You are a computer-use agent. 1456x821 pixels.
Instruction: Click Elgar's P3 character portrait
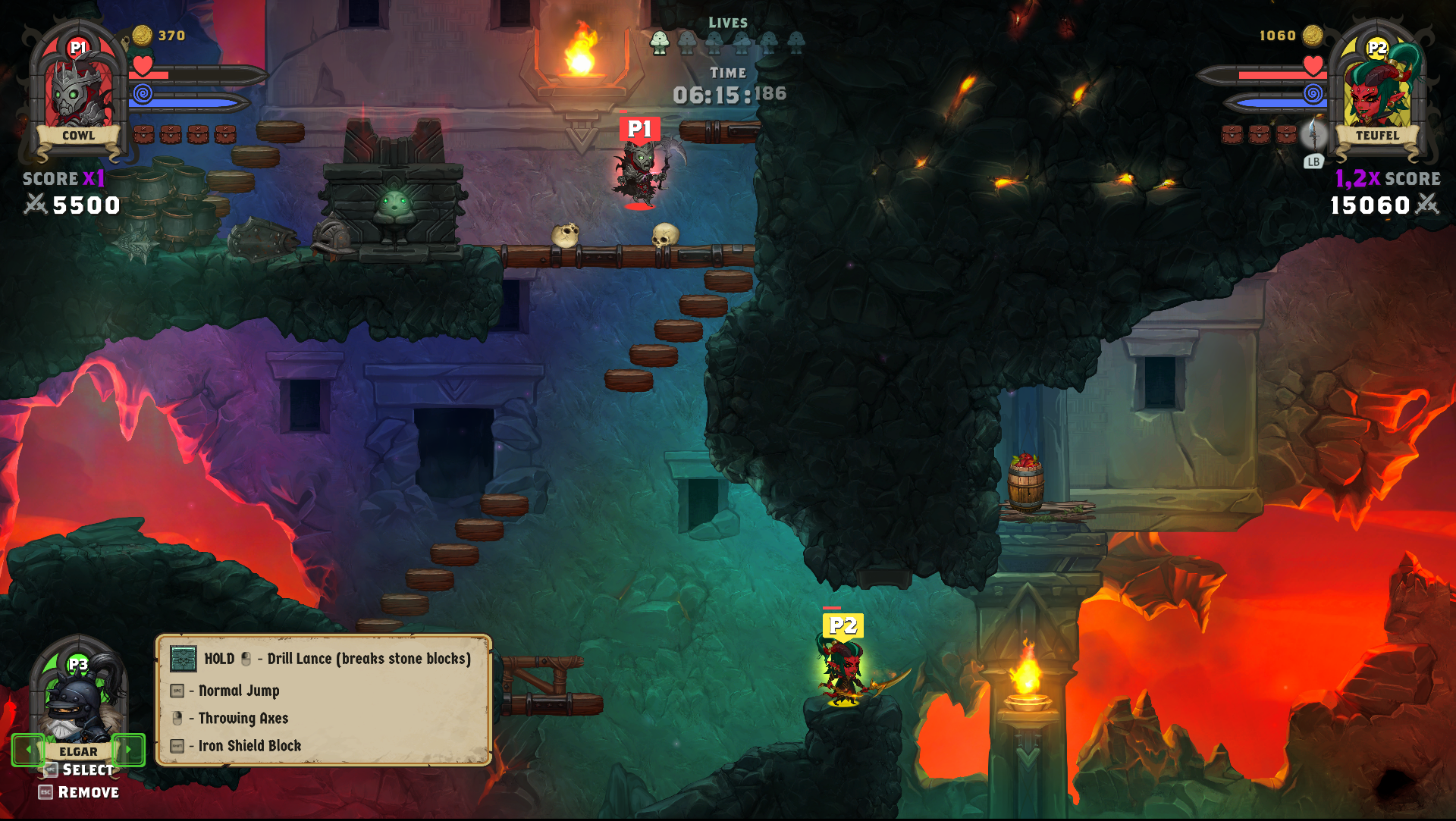(x=78, y=701)
